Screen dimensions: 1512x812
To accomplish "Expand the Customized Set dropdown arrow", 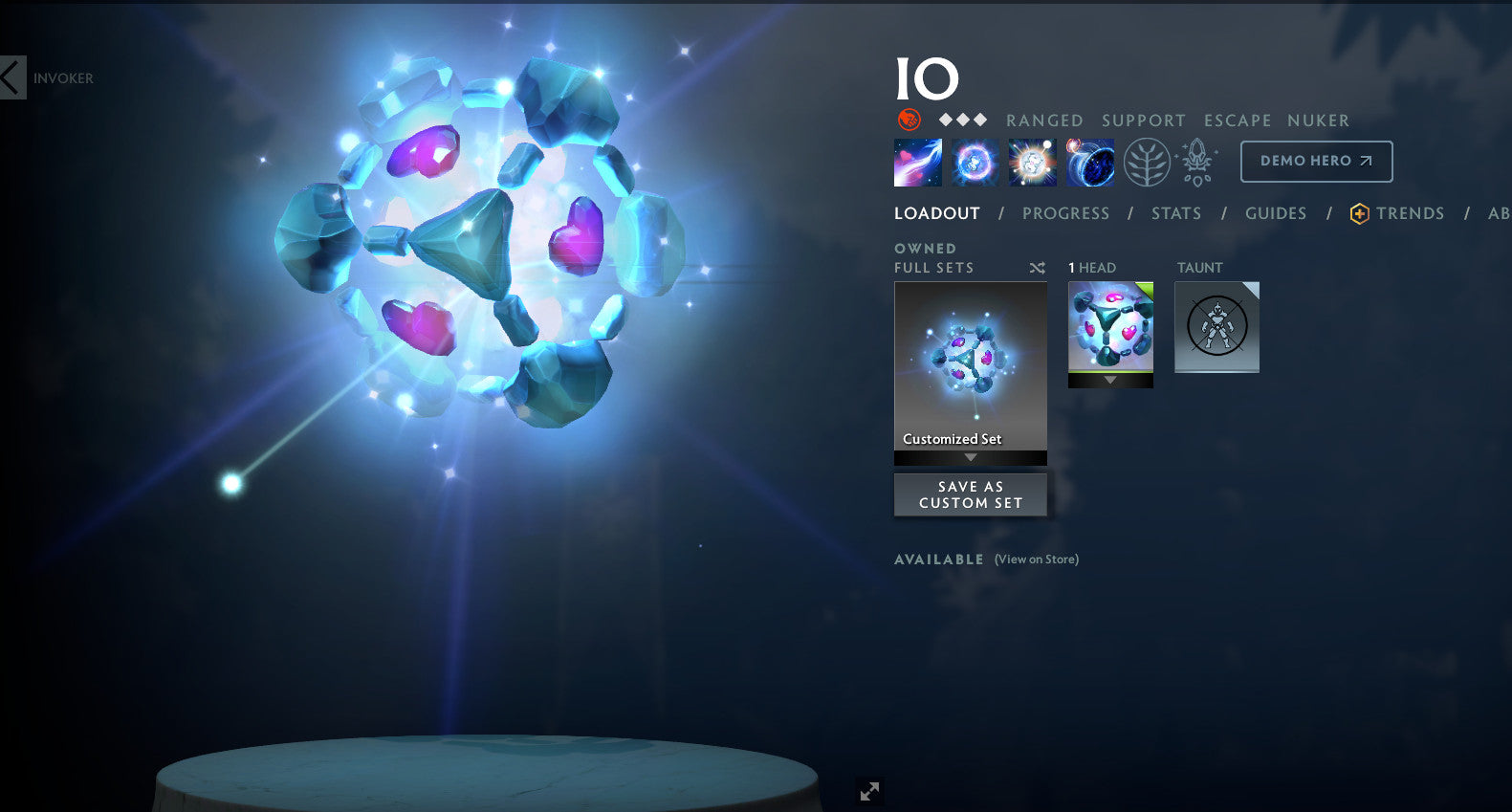I will 970,458.
